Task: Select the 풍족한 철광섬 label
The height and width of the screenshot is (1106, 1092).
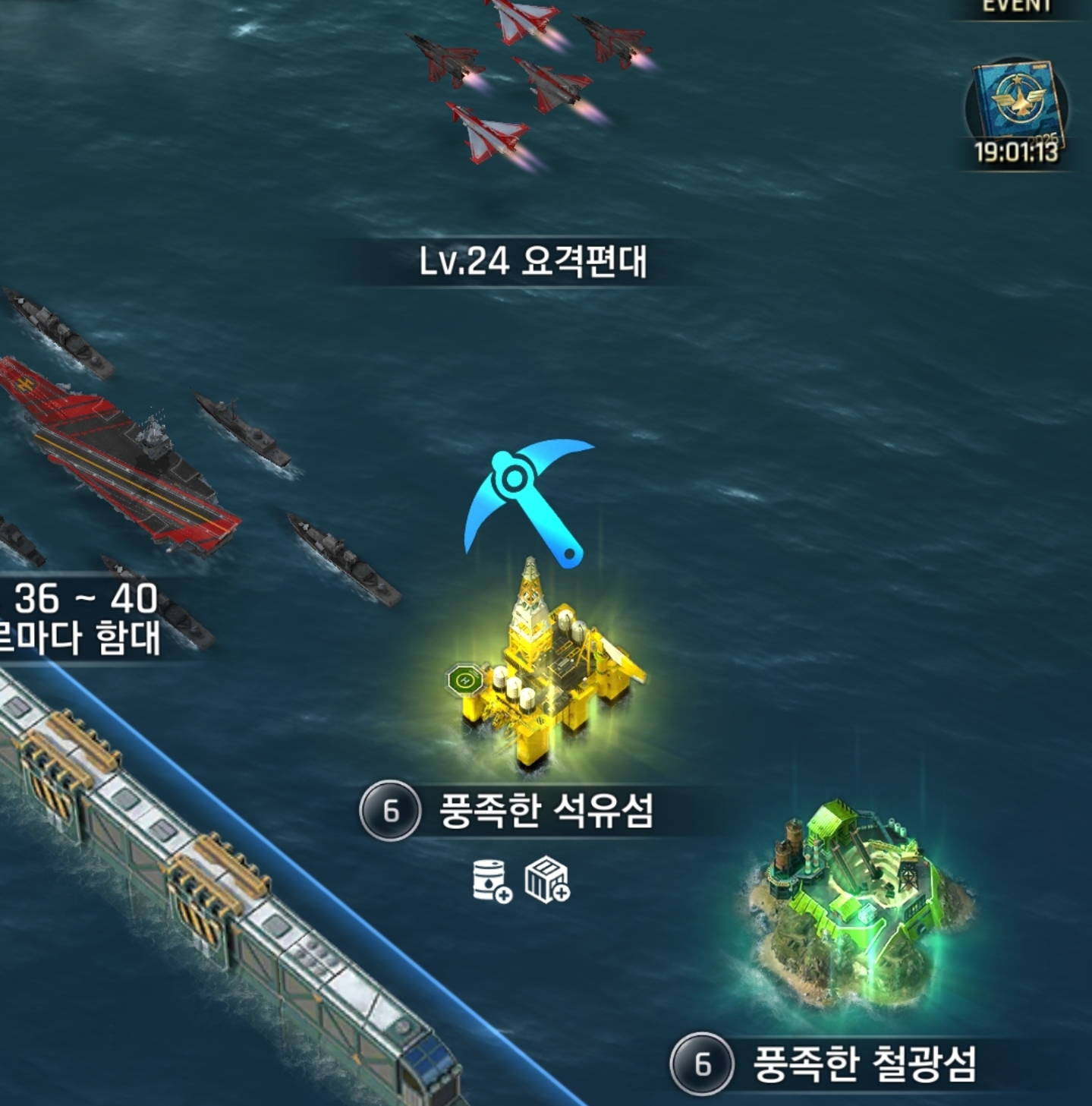Action: [864, 1064]
